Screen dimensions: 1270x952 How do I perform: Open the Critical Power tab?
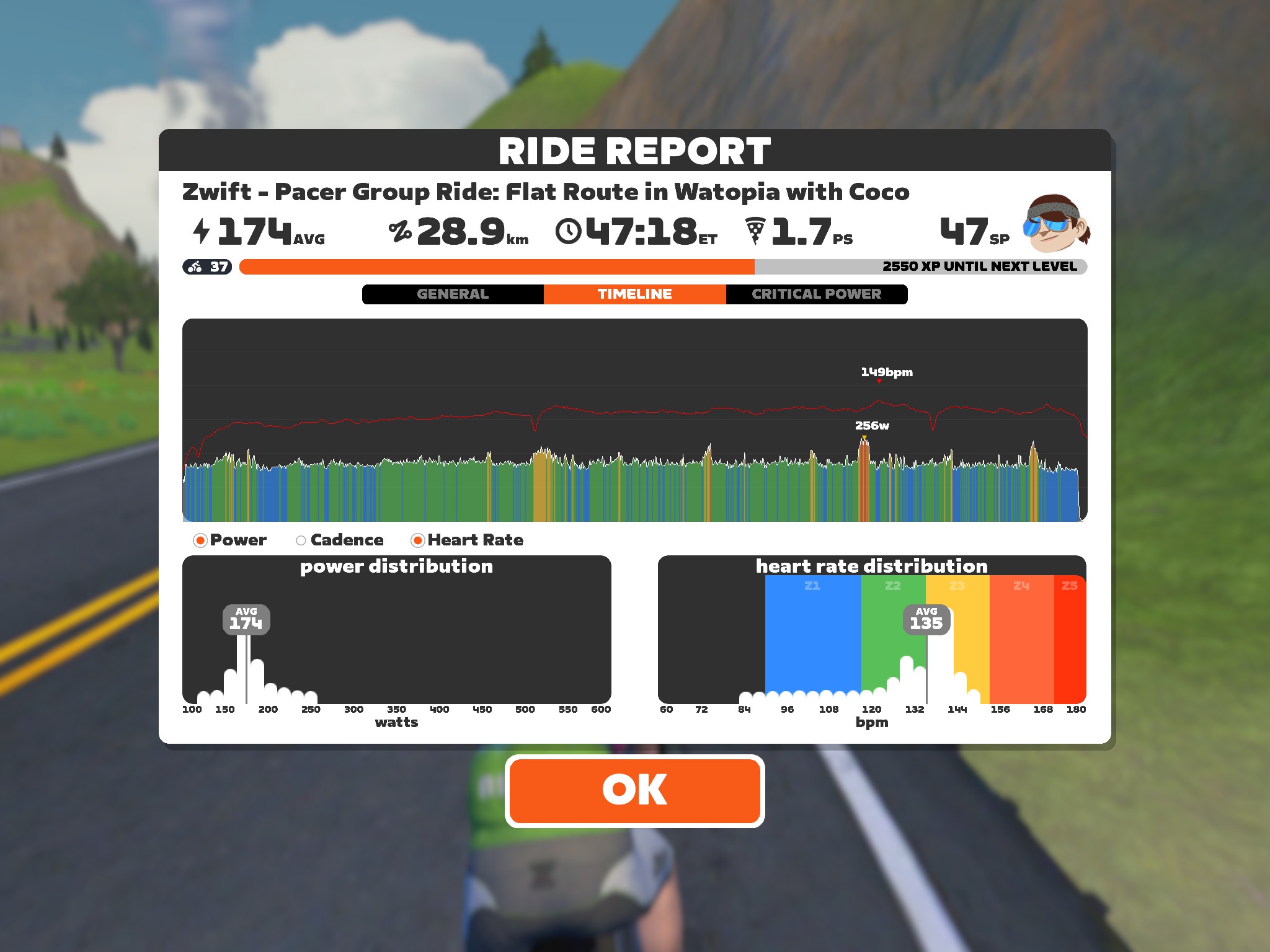[816, 294]
